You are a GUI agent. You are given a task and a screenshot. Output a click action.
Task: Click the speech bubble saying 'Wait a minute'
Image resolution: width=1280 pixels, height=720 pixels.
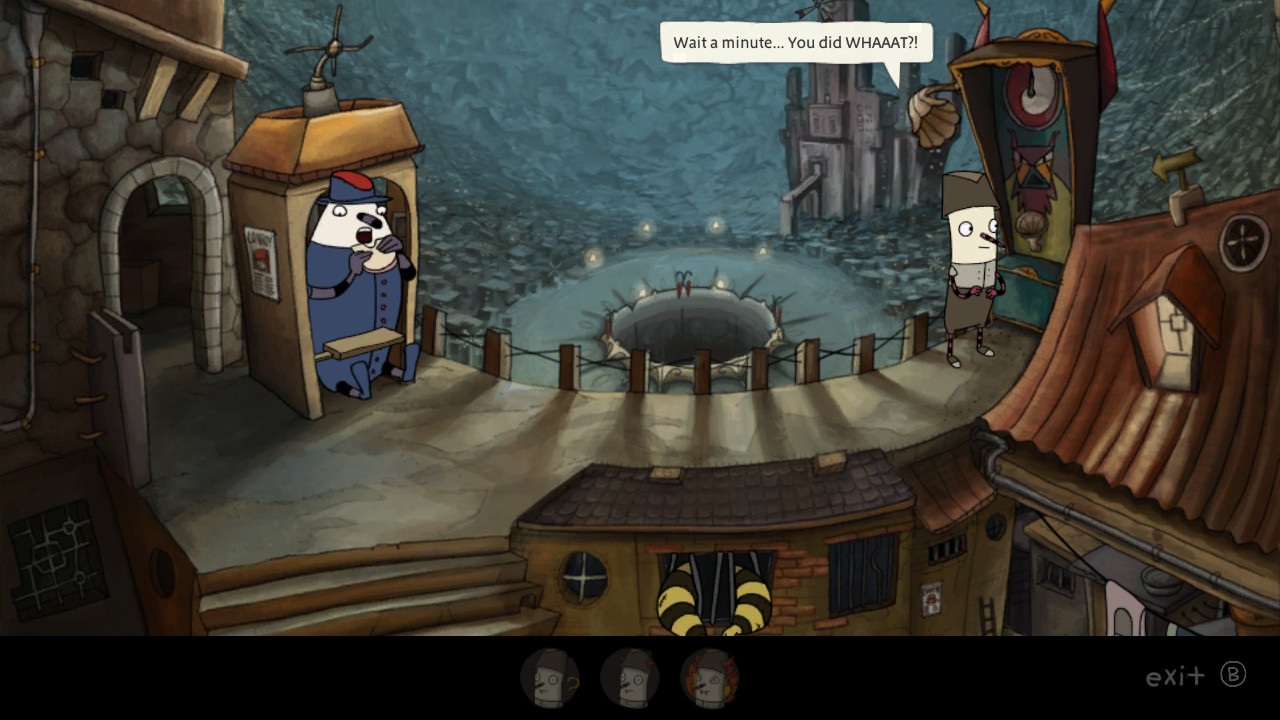795,43
